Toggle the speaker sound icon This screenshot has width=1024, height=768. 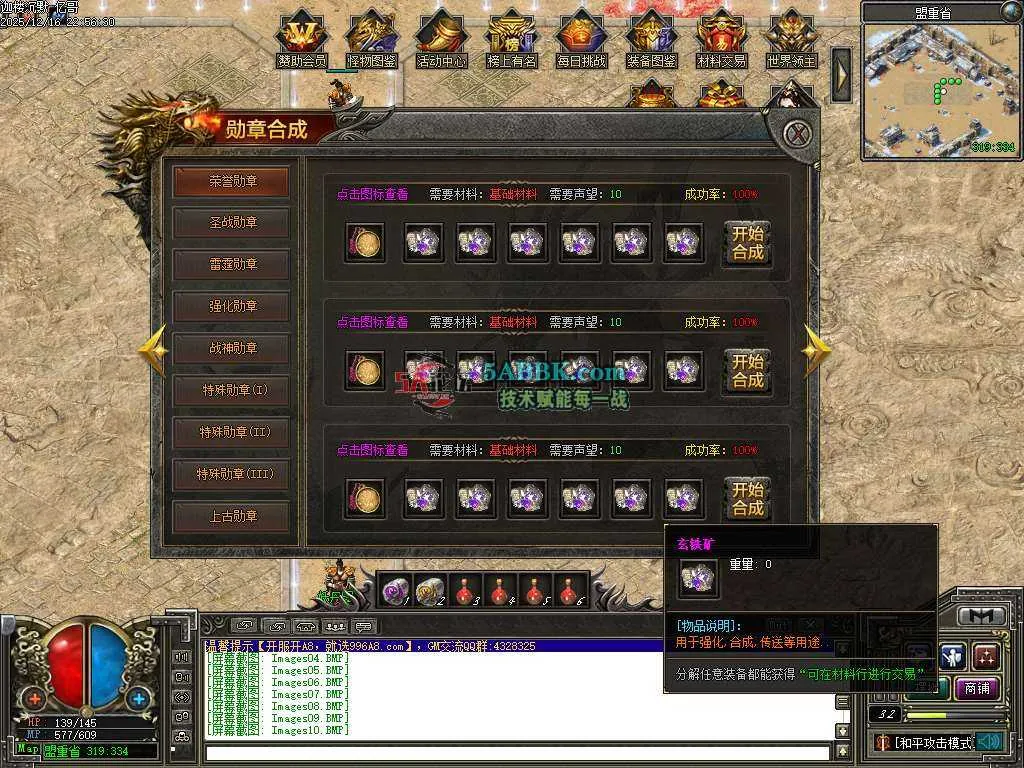coord(989,741)
